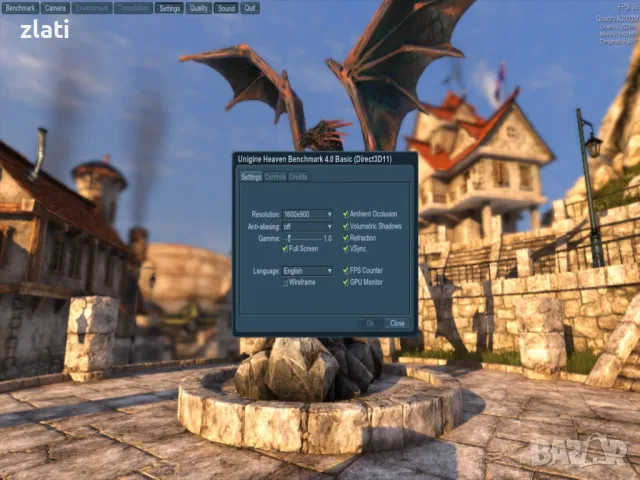Disable Ambient Occlusion
640x480 pixels.
[346, 214]
